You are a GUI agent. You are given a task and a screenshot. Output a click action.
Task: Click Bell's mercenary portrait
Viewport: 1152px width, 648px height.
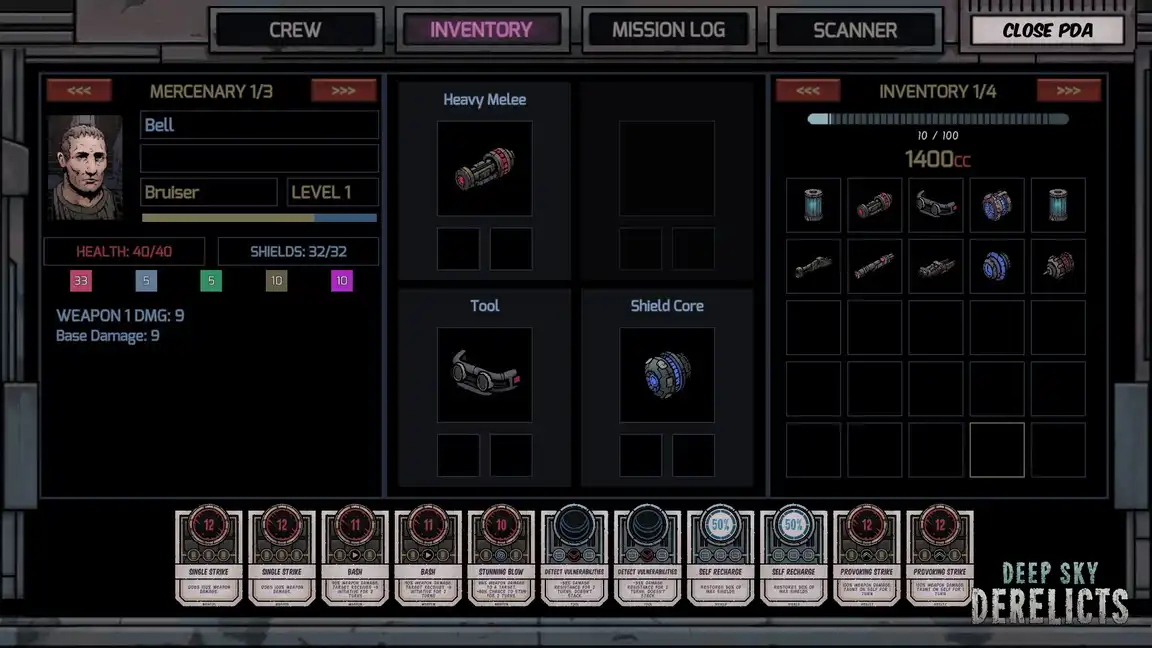(85, 166)
